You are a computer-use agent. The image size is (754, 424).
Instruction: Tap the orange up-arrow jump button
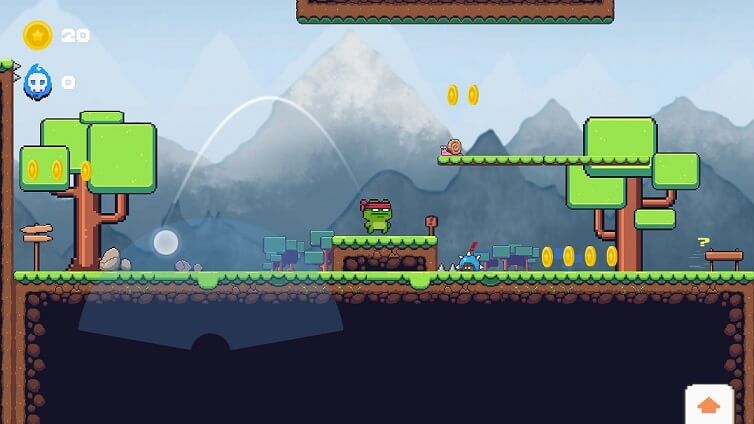pyautogui.click(x=709, y=405)
